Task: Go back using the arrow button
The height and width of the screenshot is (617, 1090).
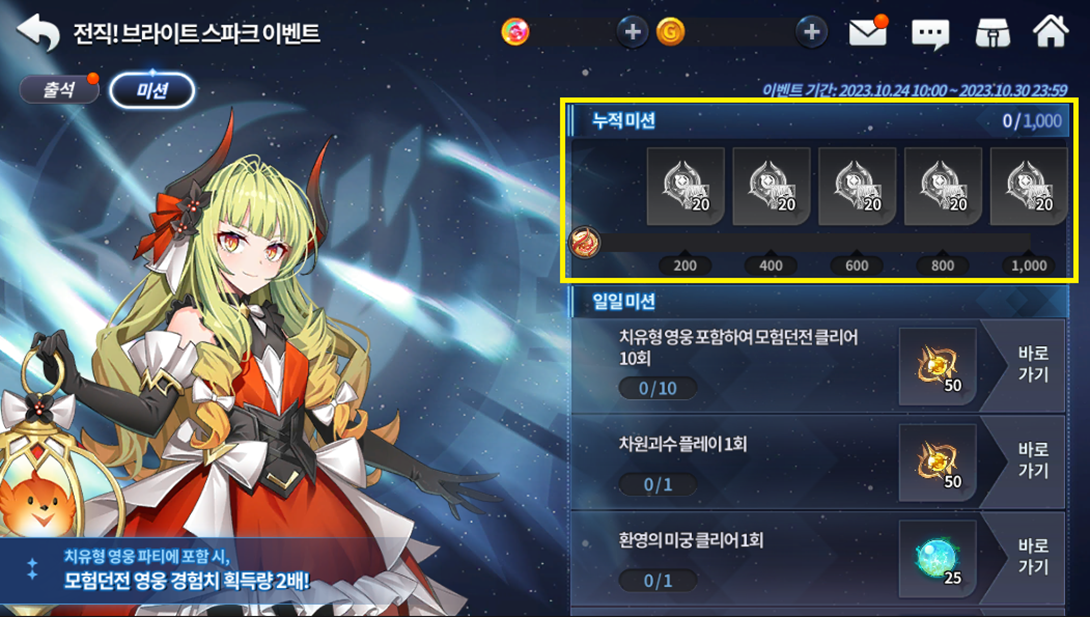Action: coord(38,32)
